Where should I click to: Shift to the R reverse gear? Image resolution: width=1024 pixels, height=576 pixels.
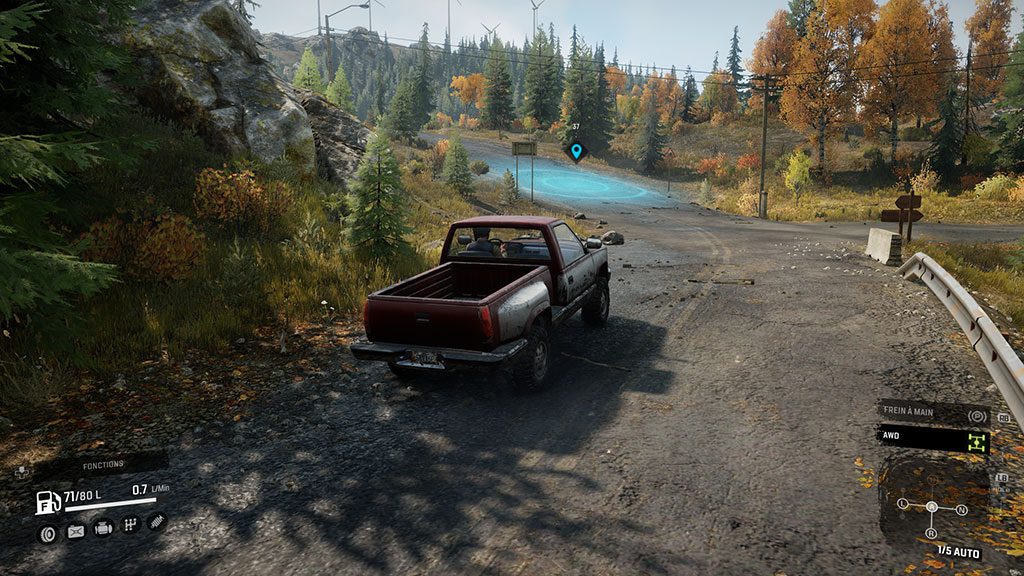(932, 533)
